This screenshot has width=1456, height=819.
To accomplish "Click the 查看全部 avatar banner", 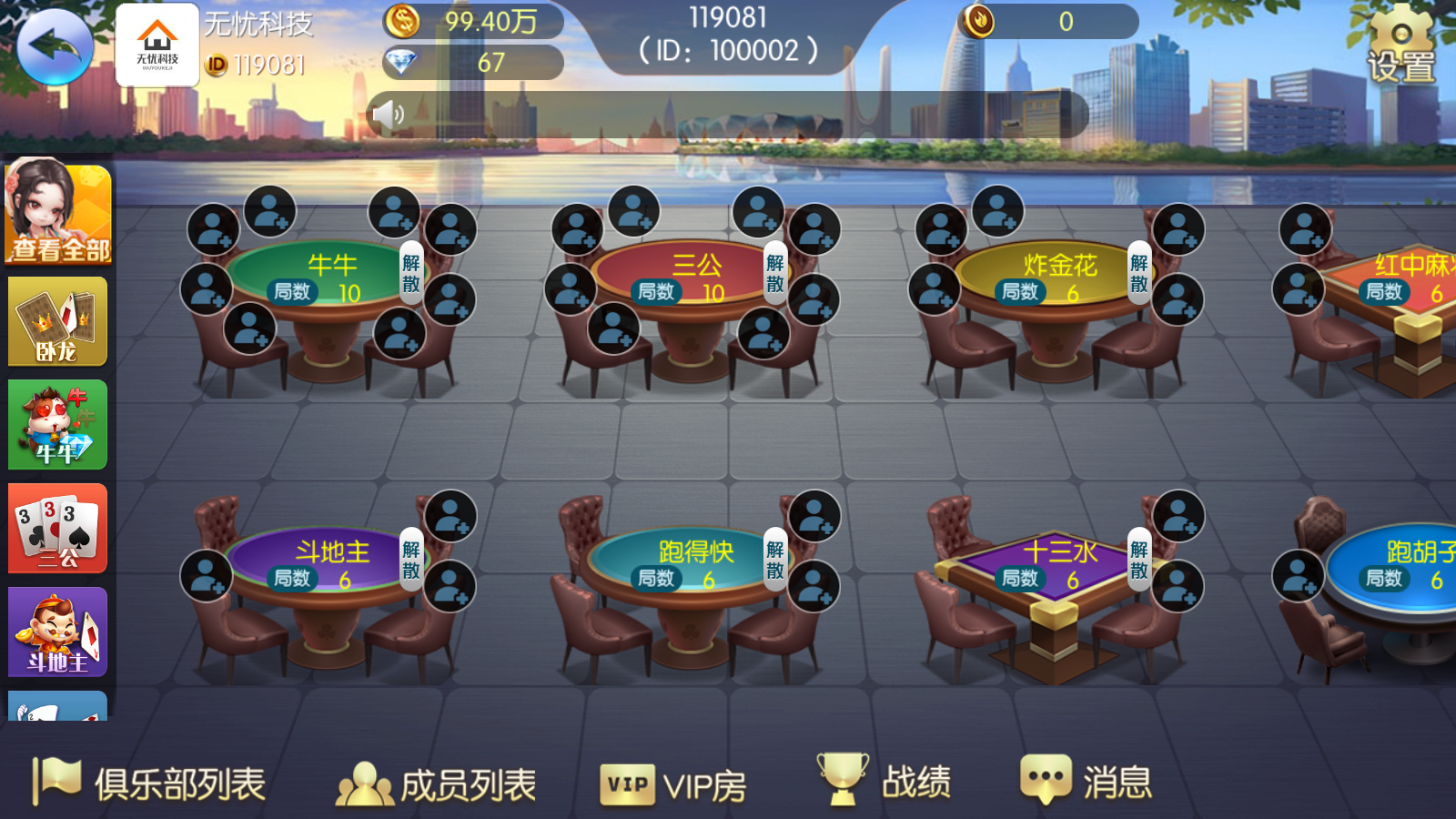I will 56,214.
